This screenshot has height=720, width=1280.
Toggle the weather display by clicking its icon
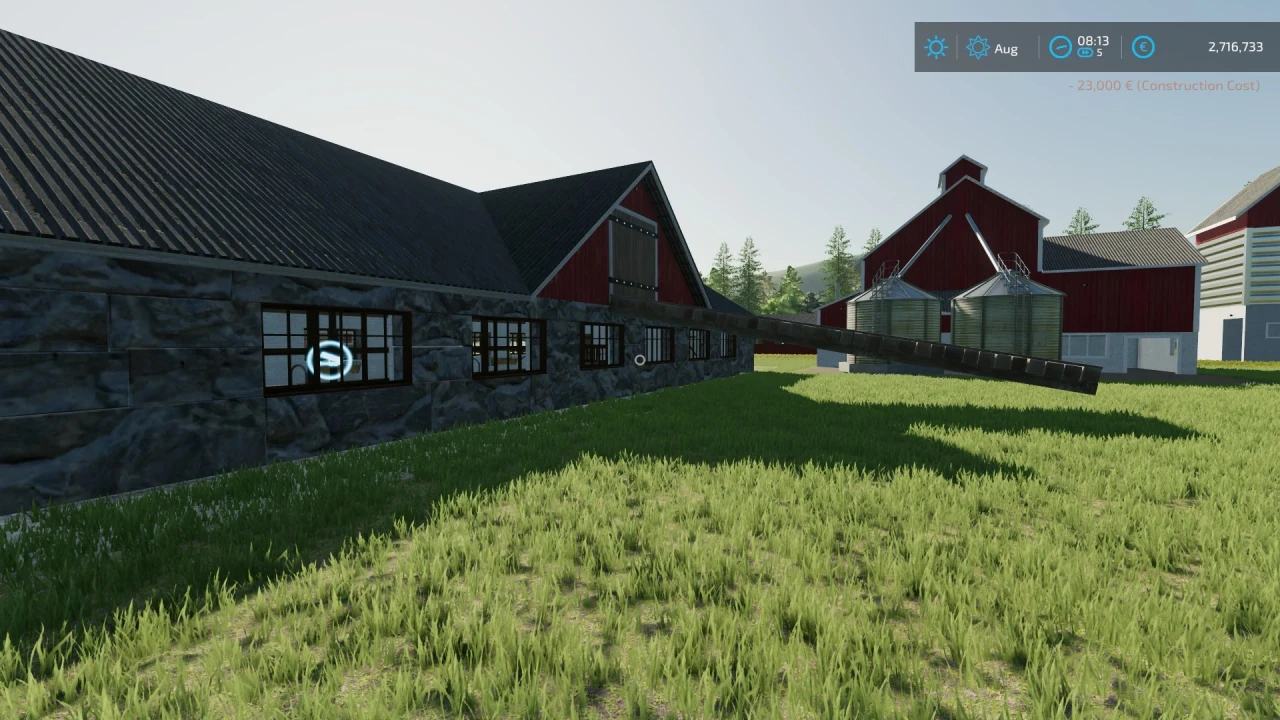[978, 47]
